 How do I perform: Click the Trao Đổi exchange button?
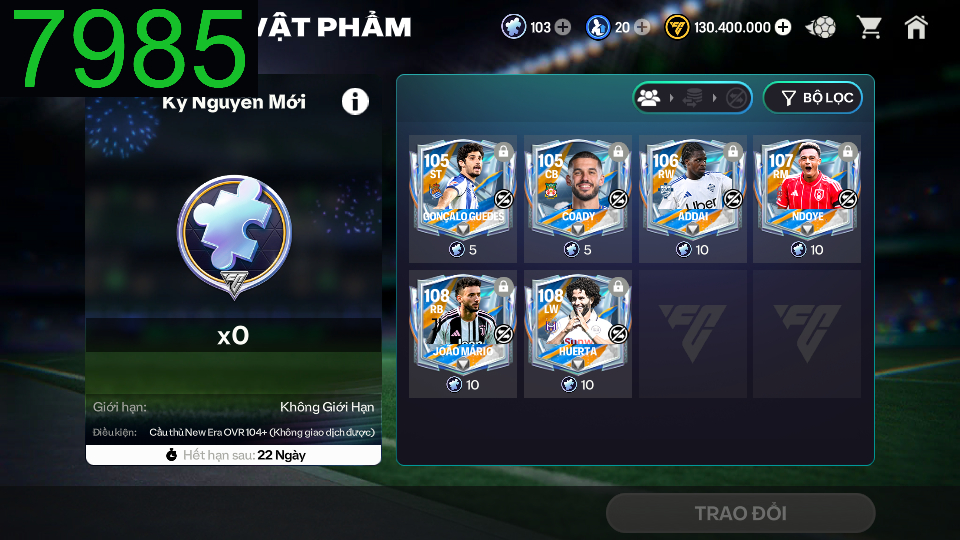[x=740, y=513]
